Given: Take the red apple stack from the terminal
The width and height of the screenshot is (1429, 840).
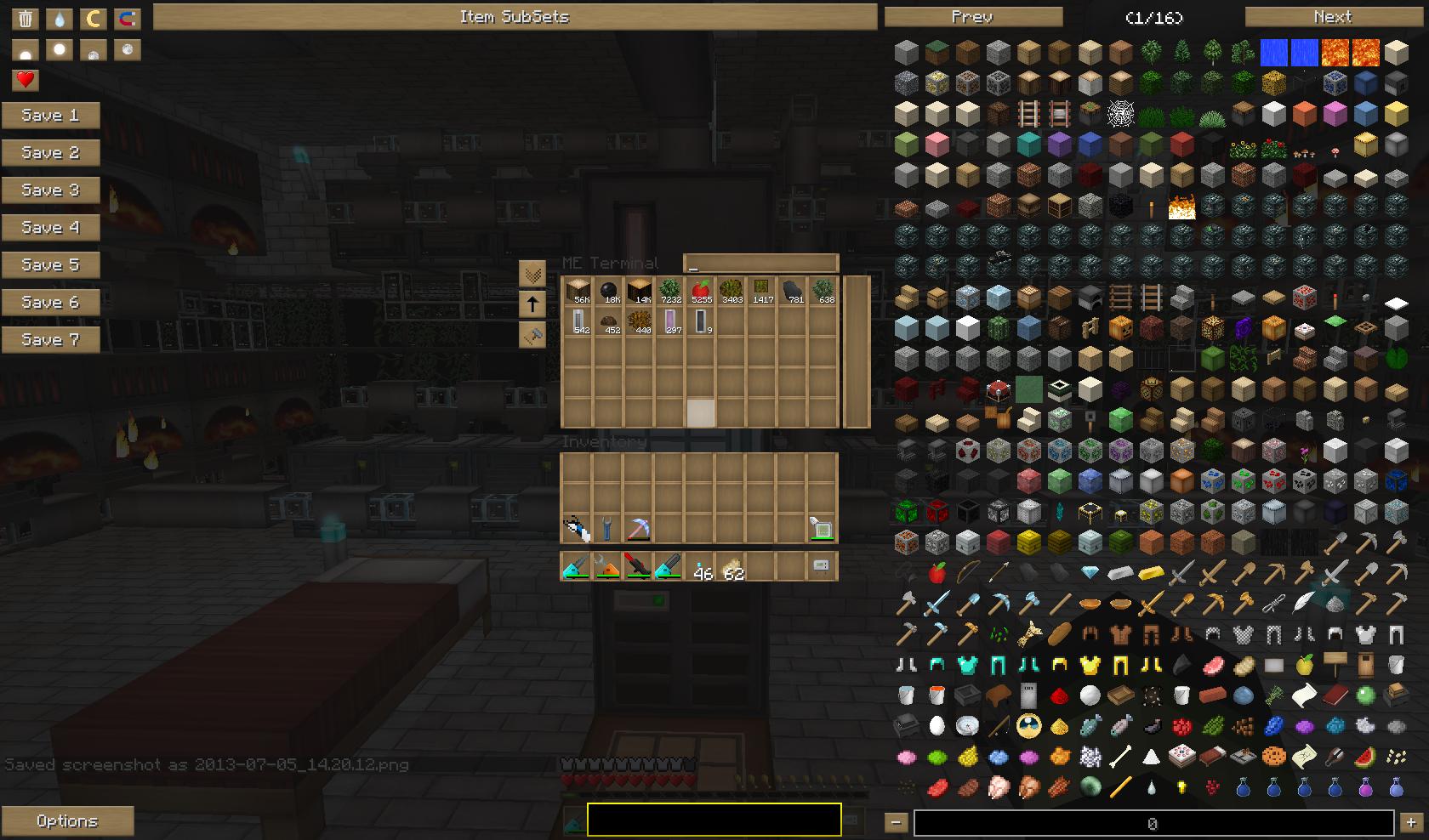Looking at the screenshot, I should (701, 292).
